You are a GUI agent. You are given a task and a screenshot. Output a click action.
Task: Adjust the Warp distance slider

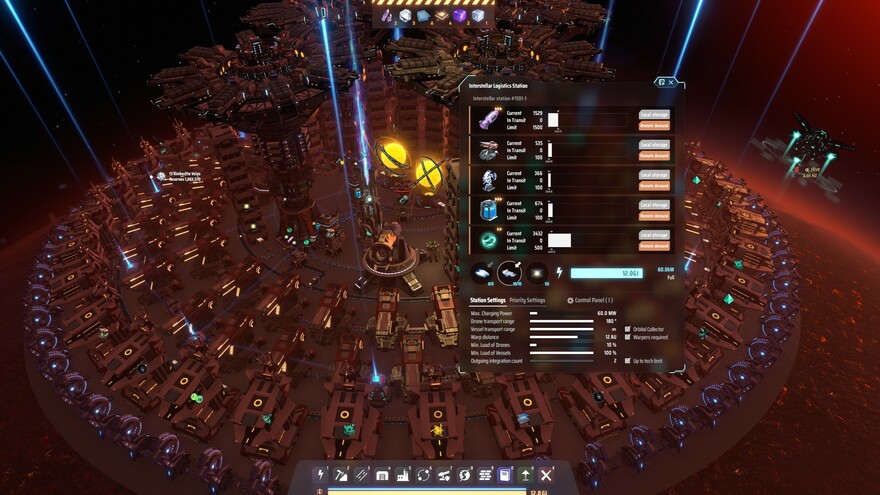click(561, 337)
